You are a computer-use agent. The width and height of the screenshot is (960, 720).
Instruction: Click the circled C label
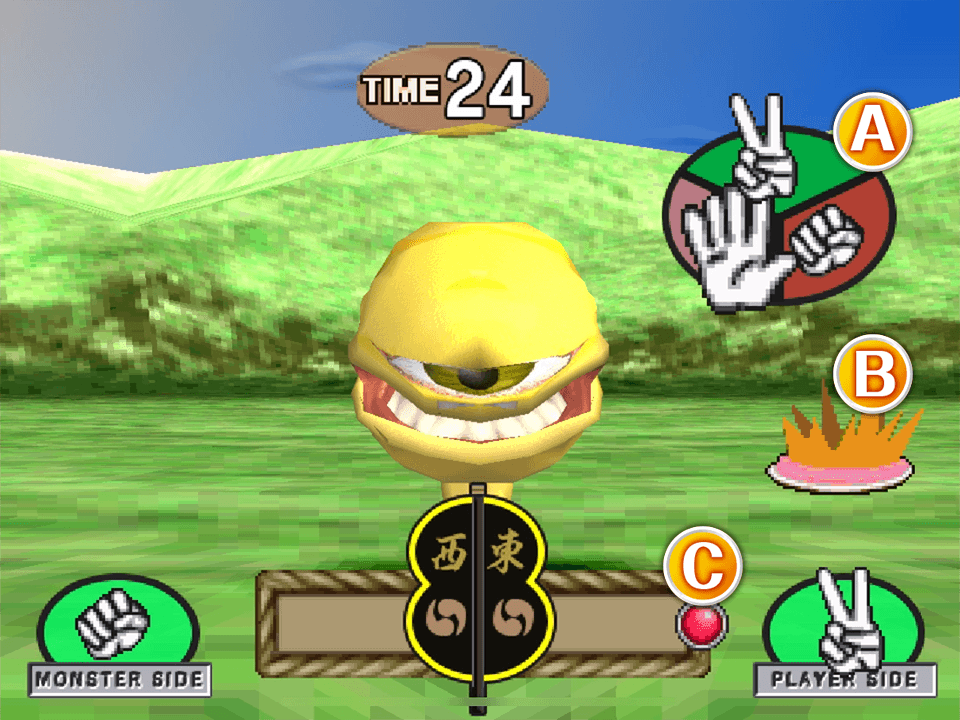tap(706, 566)
